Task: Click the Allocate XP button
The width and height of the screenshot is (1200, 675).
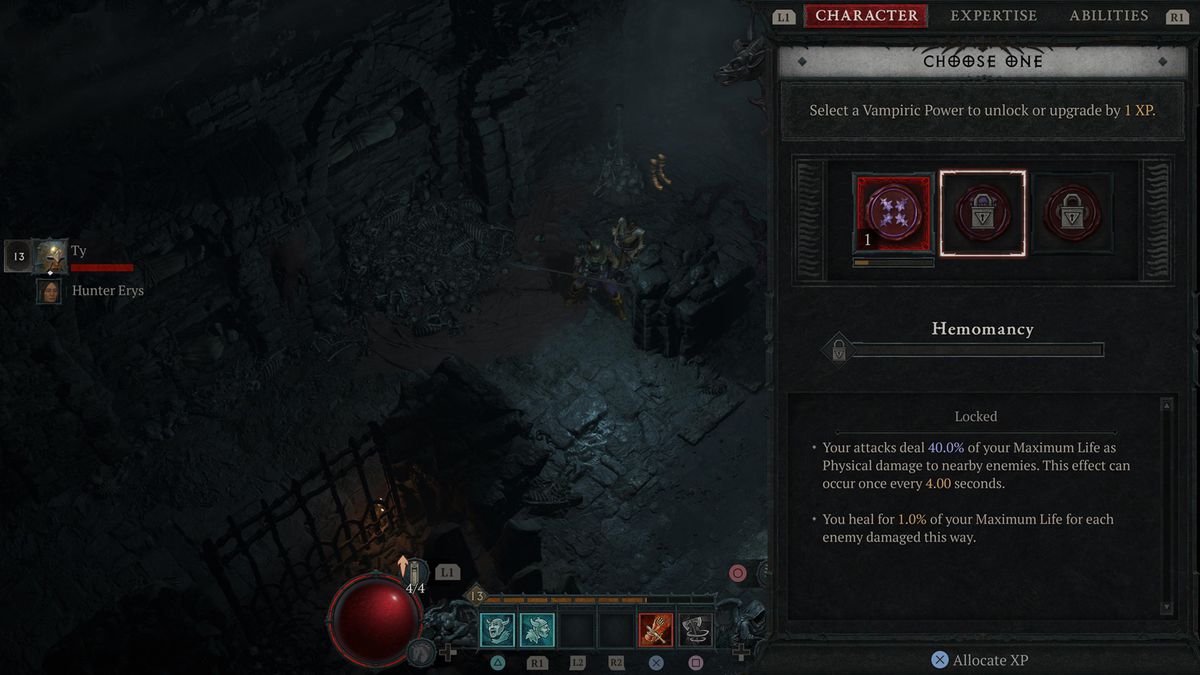Action: pyautogui.click(x=980, y=660)
